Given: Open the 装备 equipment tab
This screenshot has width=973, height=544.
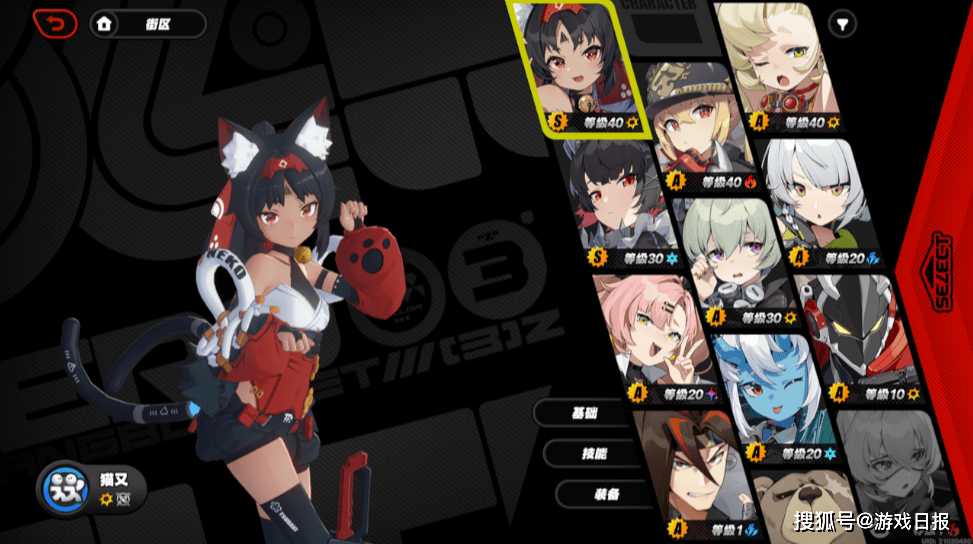Looking at the screenshot, I should (607, 494).
